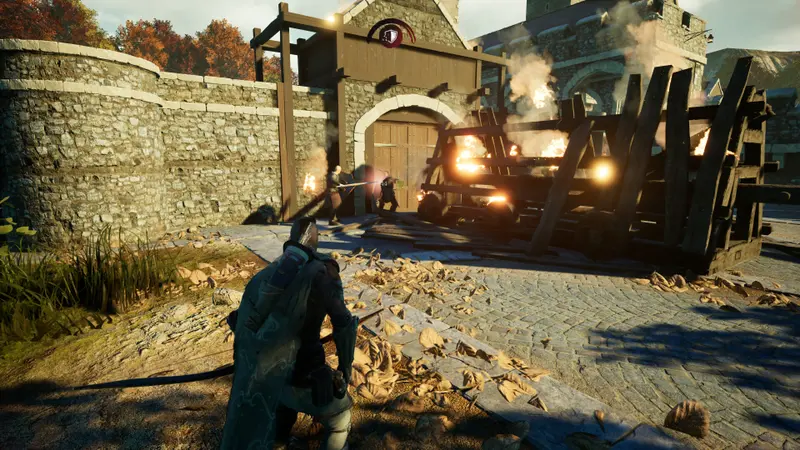800x450 pixels.
Task: Click the red shield objective marker
Action: [x=391, y=34]
